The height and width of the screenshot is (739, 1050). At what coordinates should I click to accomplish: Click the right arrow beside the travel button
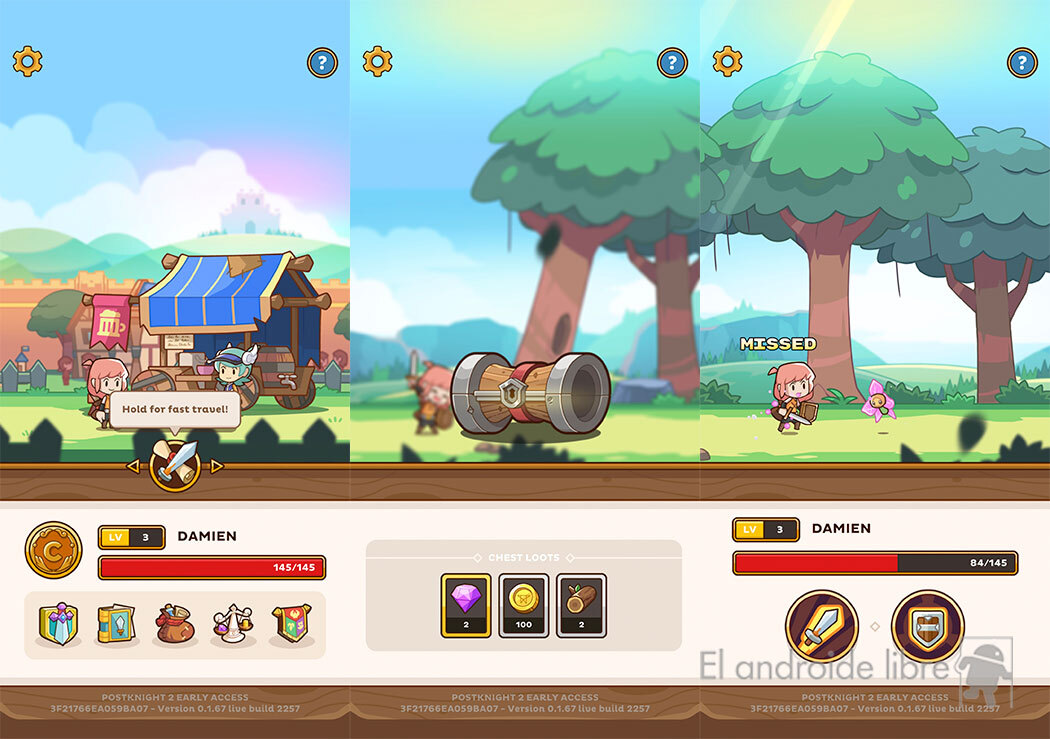217,466
